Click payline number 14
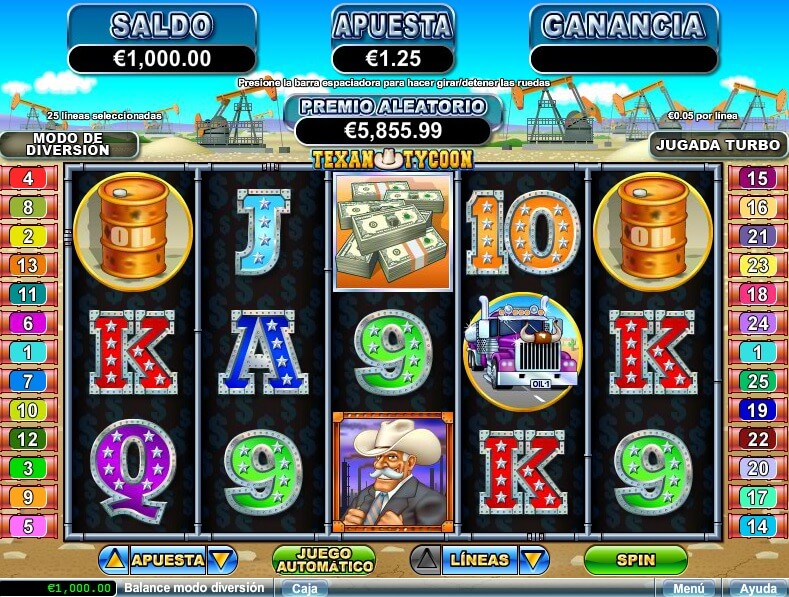Viewport: 789px width, 597px height. [757, 526]
